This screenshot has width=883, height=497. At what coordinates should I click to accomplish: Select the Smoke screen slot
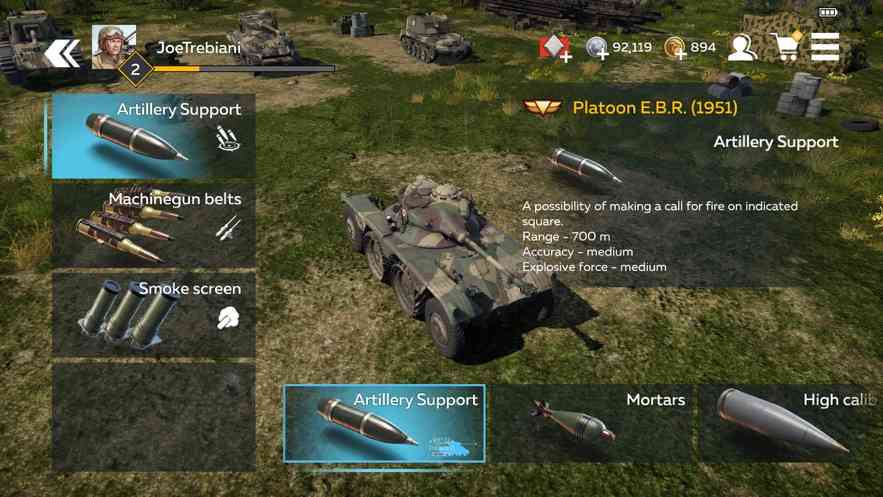coord(154,314)
